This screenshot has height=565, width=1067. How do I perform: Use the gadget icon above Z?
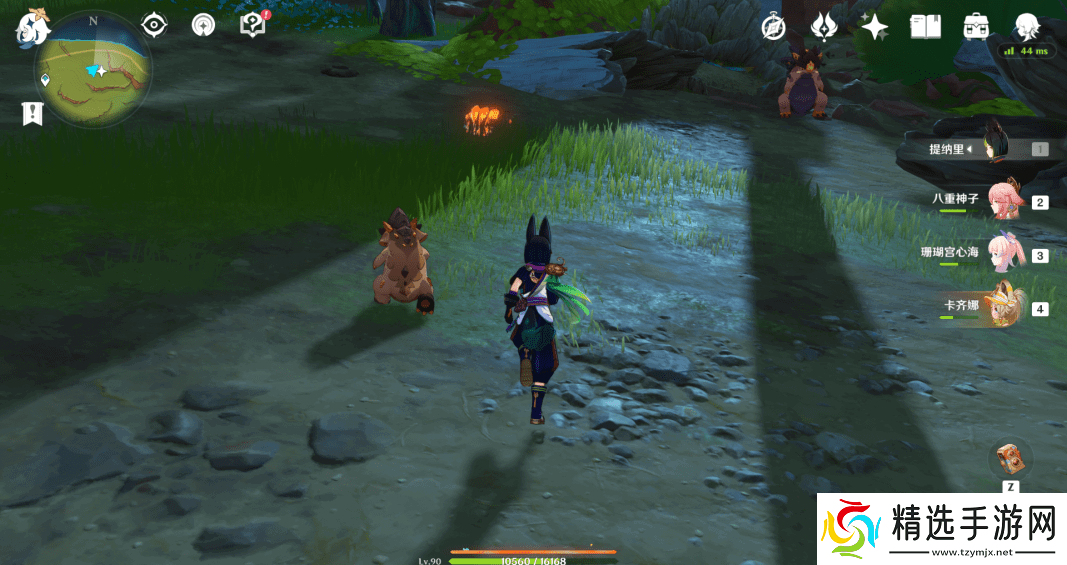1010,459
